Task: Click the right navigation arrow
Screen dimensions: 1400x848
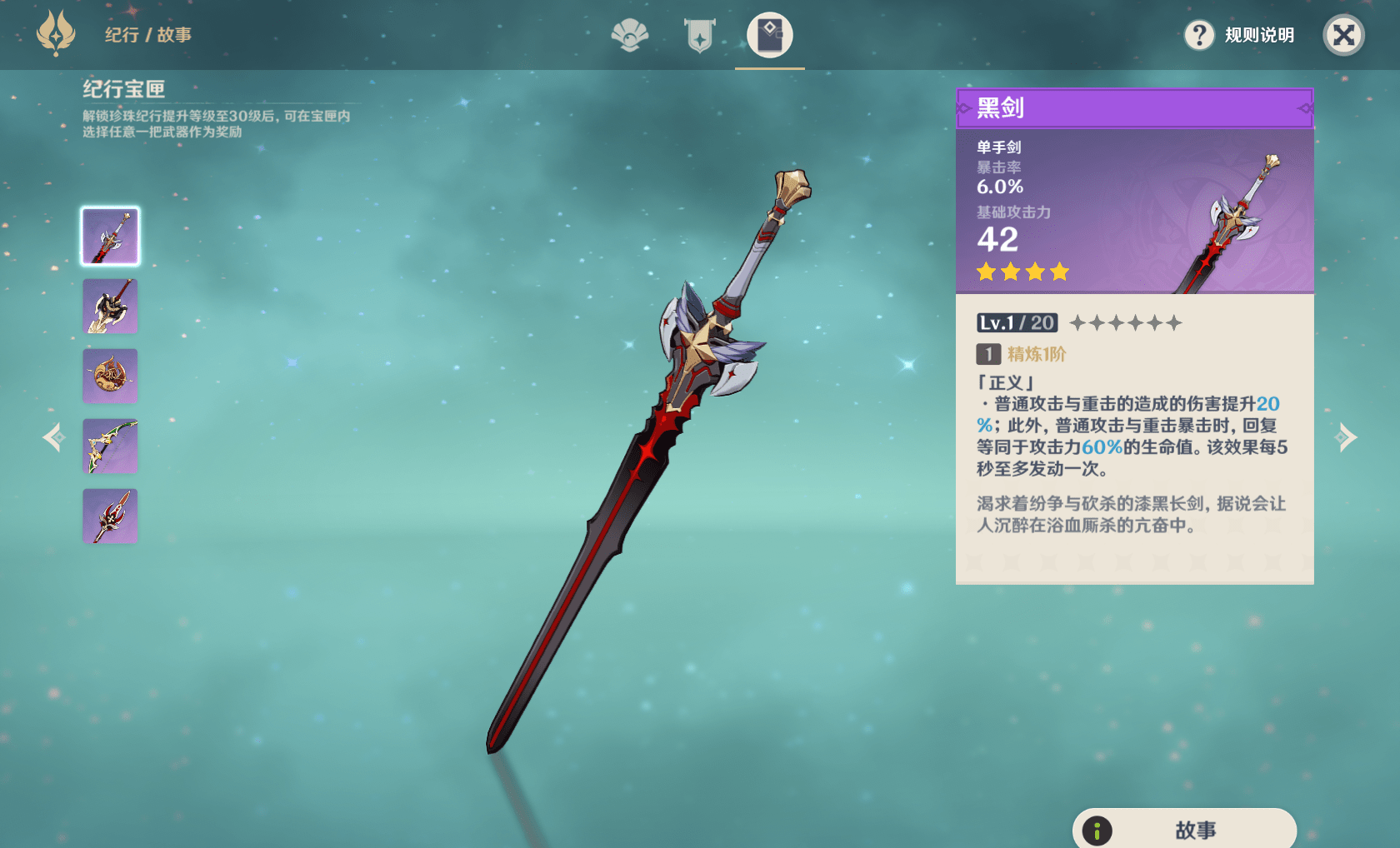Action: tap(1347, 436)
